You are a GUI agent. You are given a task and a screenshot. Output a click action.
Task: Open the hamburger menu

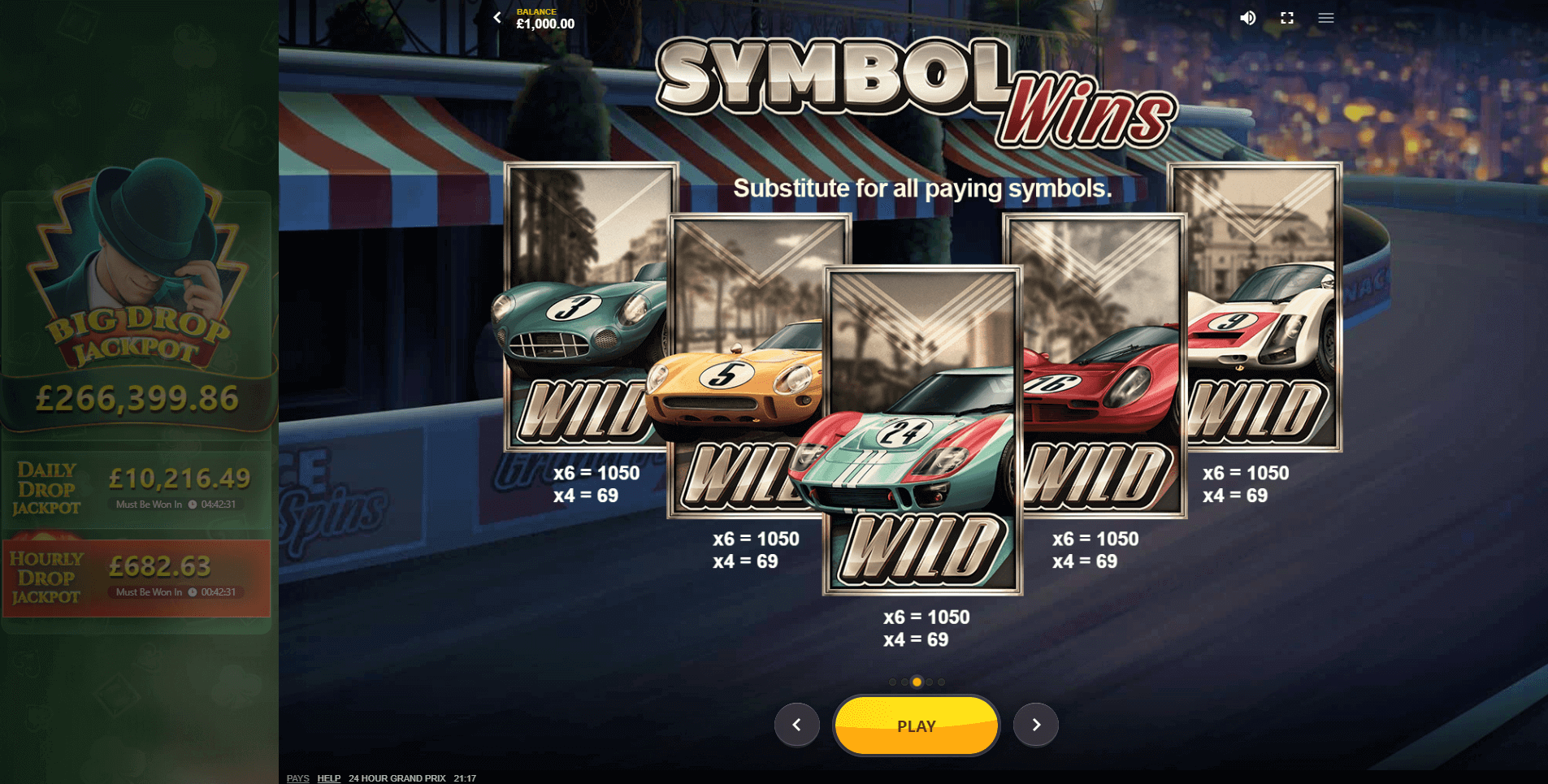pyautogui.click(x=1325, y=18)
